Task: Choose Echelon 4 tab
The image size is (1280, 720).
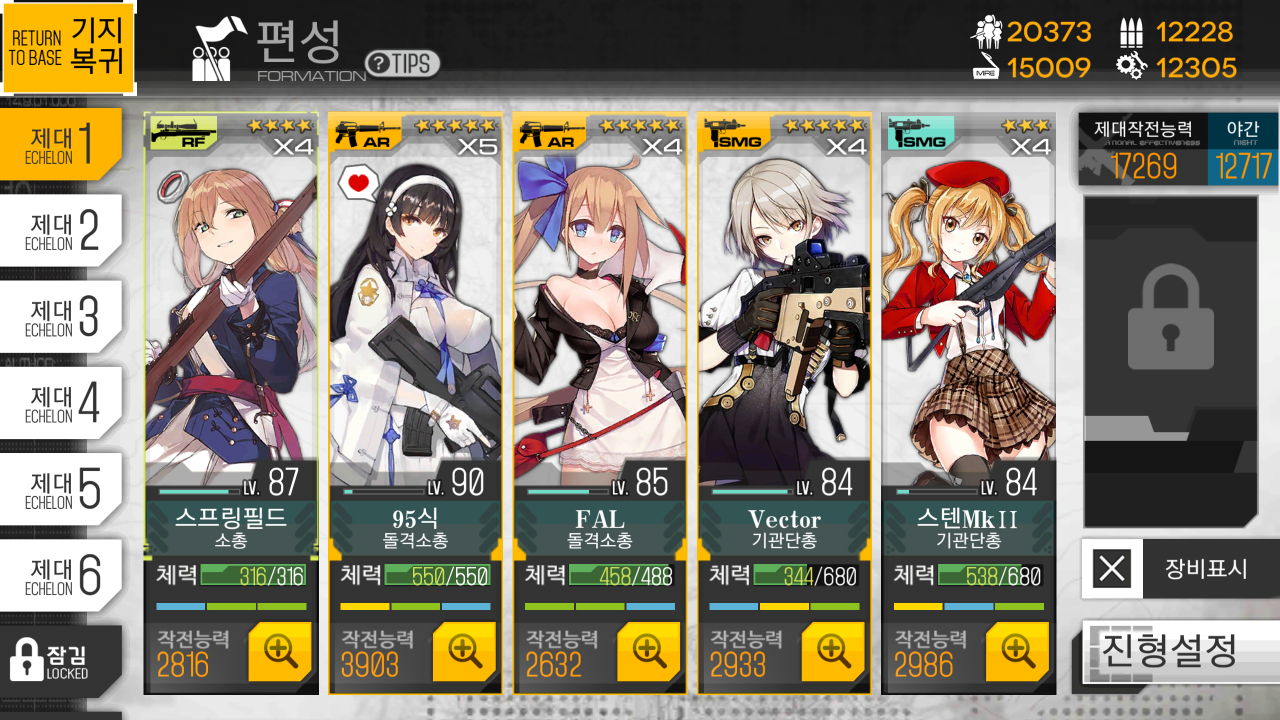Action: pos(60,403)
